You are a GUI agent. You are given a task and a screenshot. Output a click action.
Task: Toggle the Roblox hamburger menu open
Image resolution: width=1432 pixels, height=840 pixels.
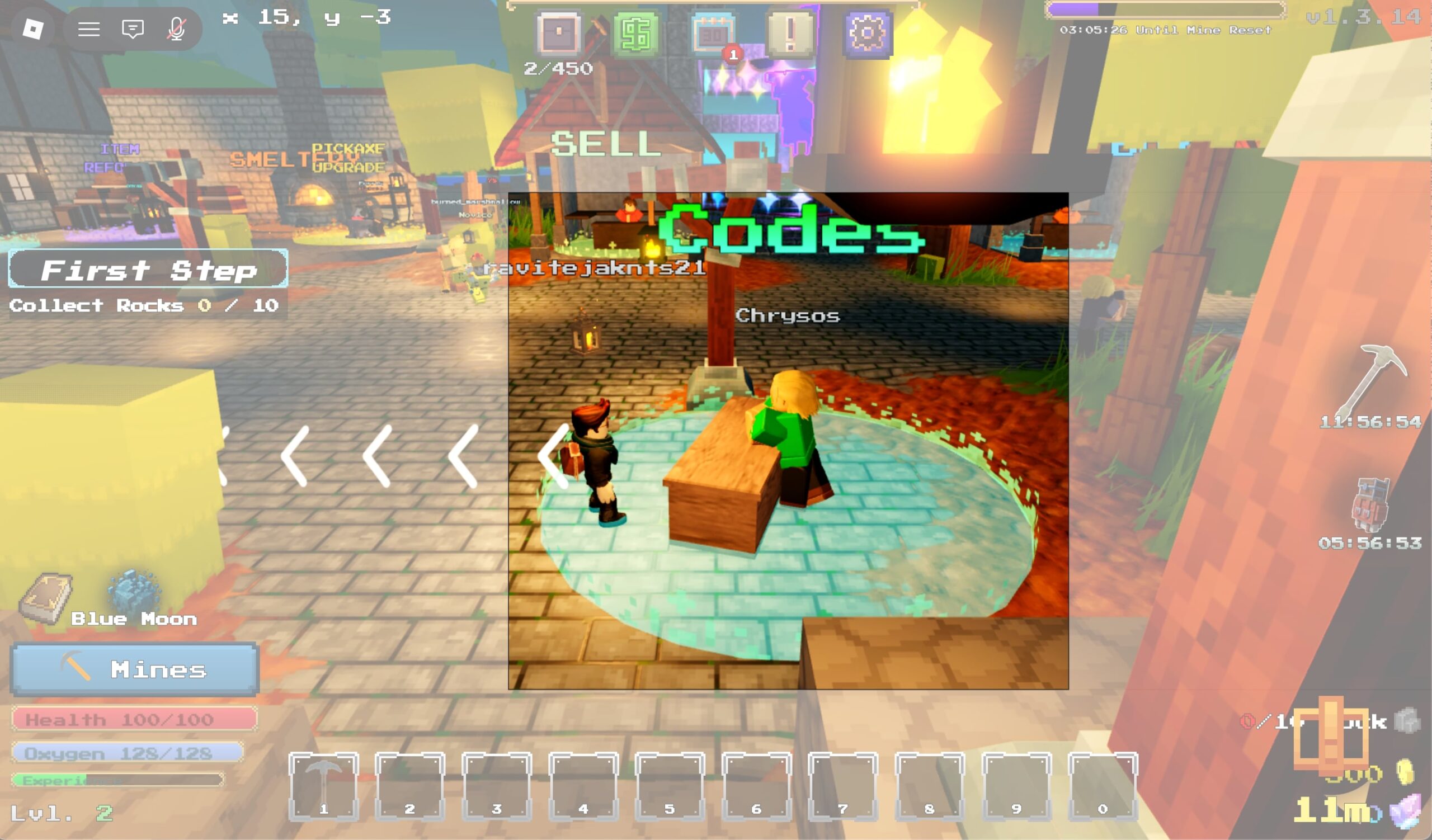pyautogui.click(x=89, y=29)
